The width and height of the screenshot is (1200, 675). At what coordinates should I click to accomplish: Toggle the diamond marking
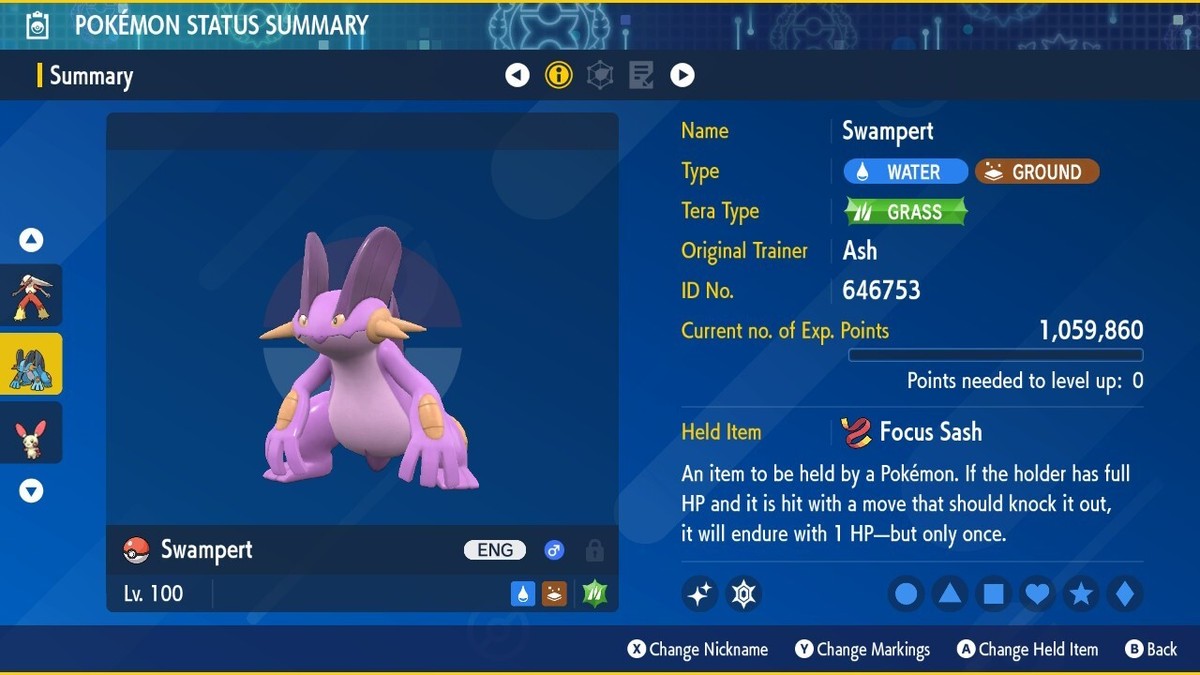1125,594
